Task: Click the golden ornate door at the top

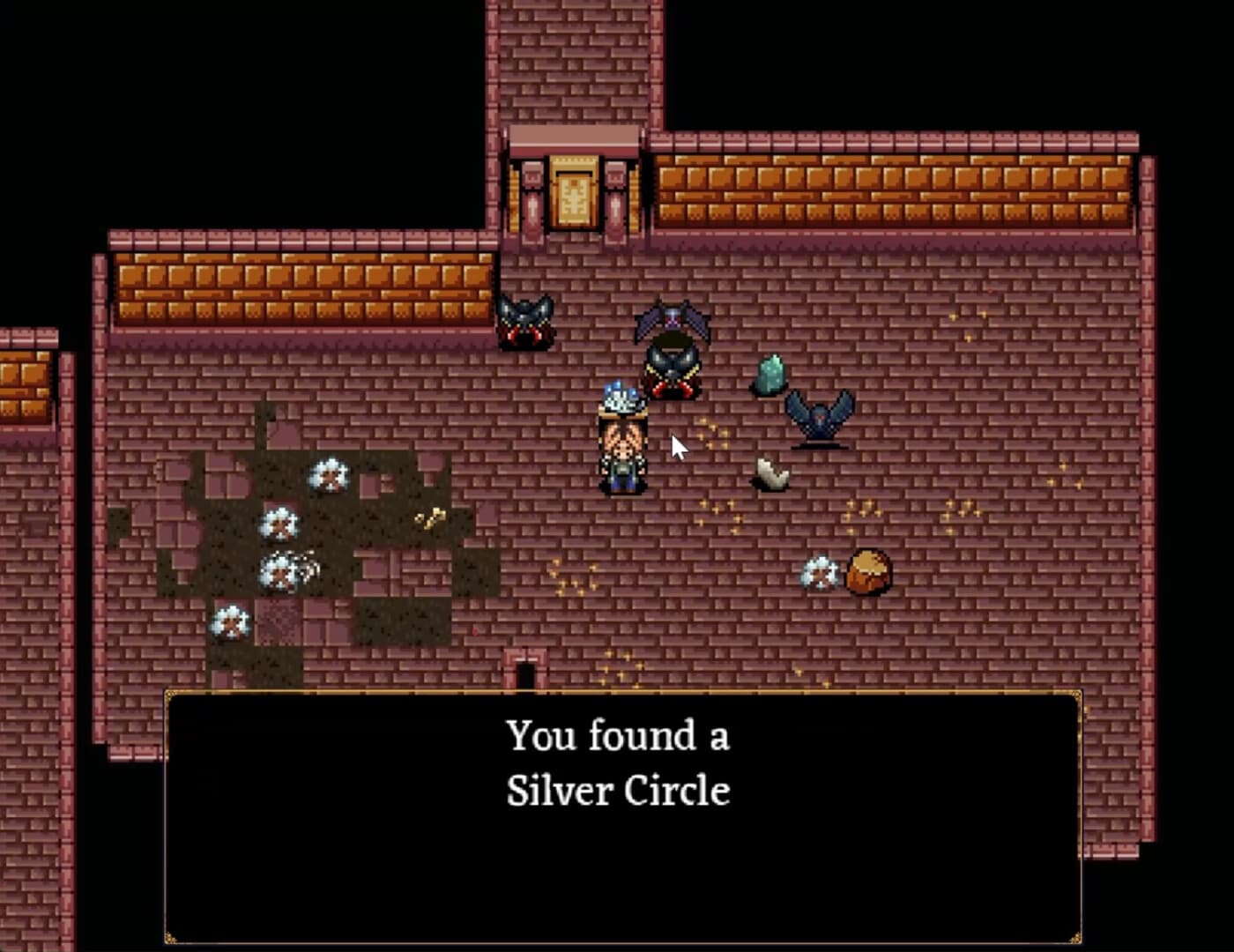Action: [x=573, y=192]
